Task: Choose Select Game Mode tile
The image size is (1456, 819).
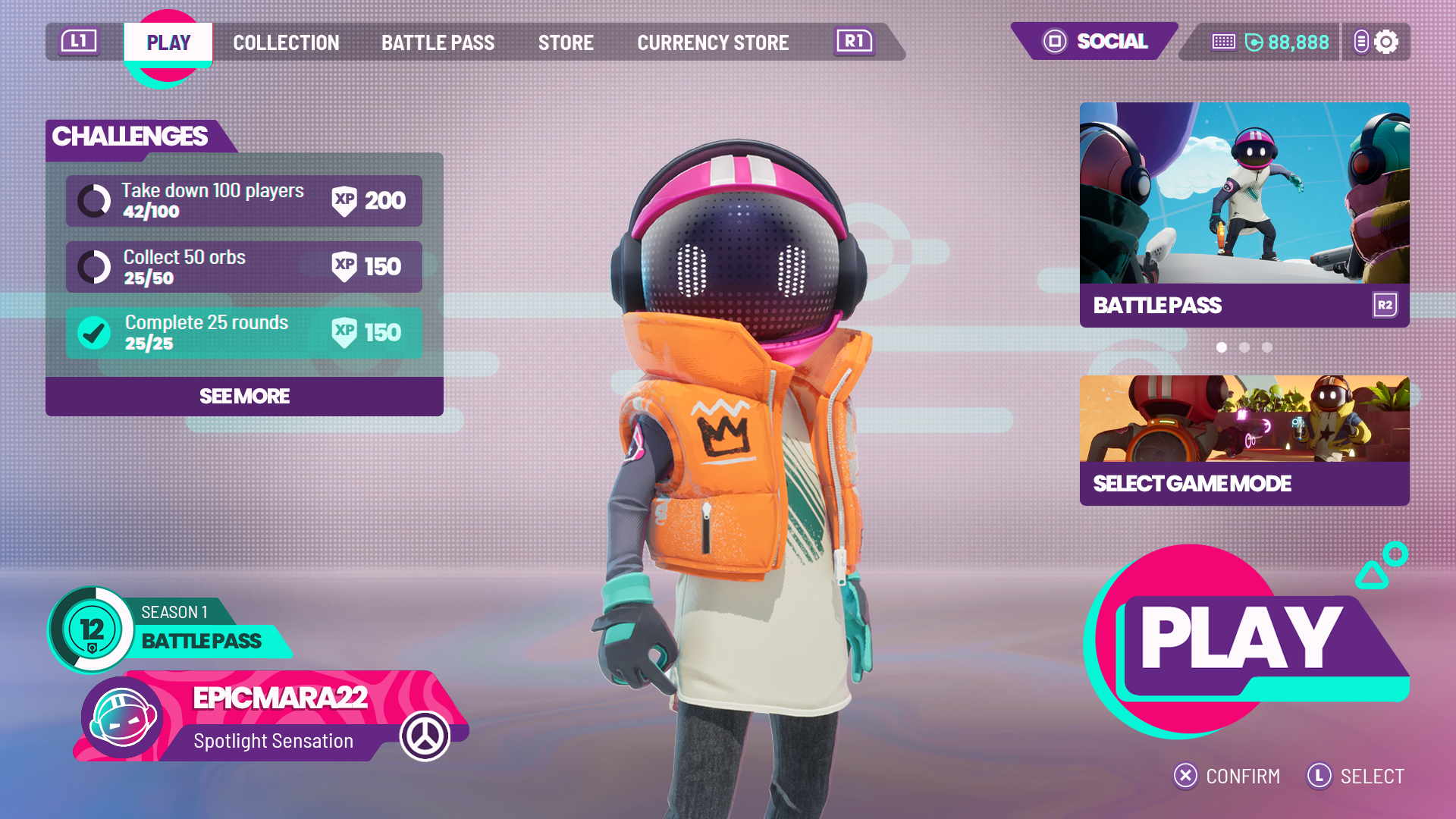Action: (x=1244, y=440)
